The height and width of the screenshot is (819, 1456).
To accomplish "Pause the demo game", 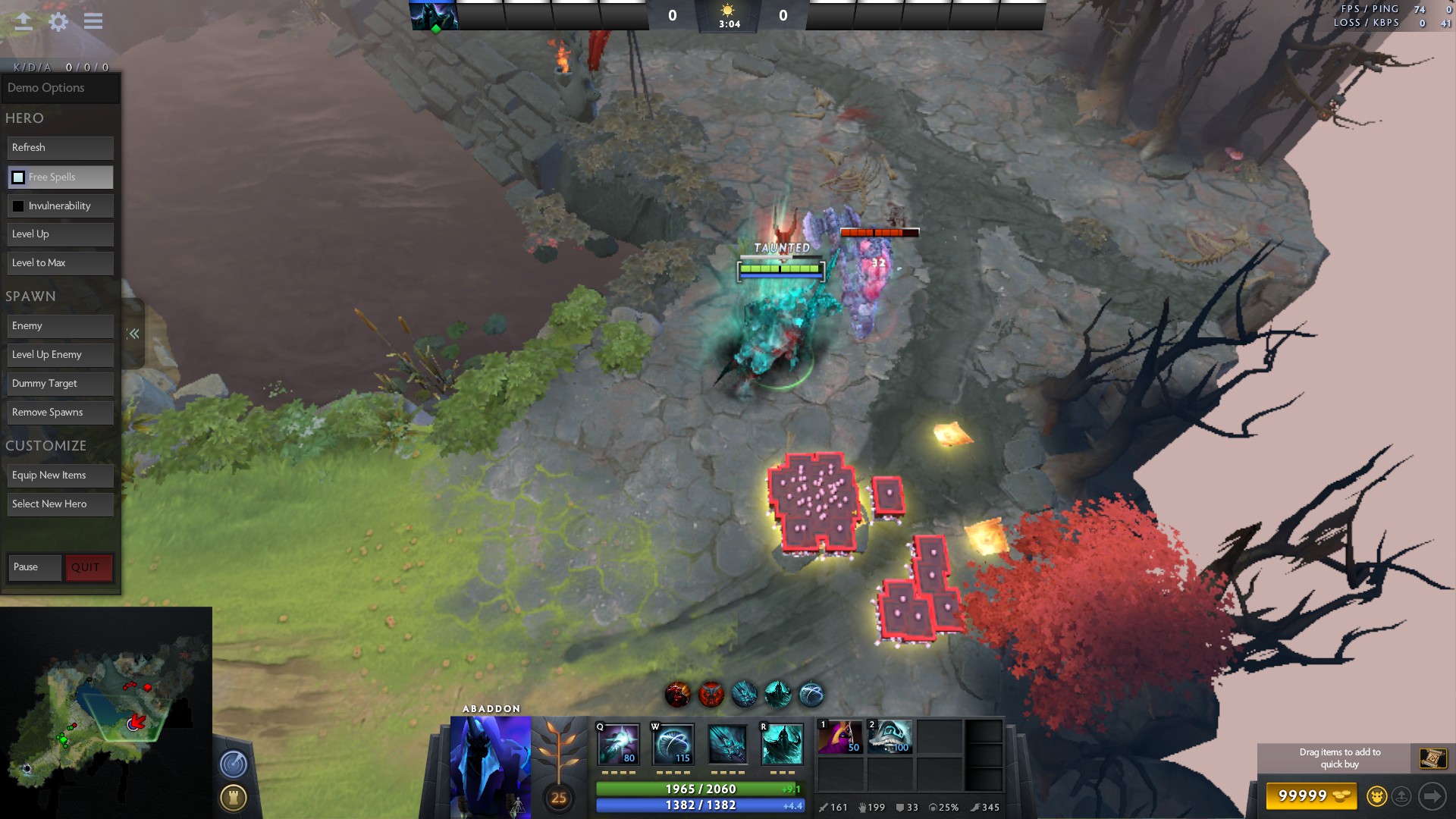I will (x=34, y=567).
